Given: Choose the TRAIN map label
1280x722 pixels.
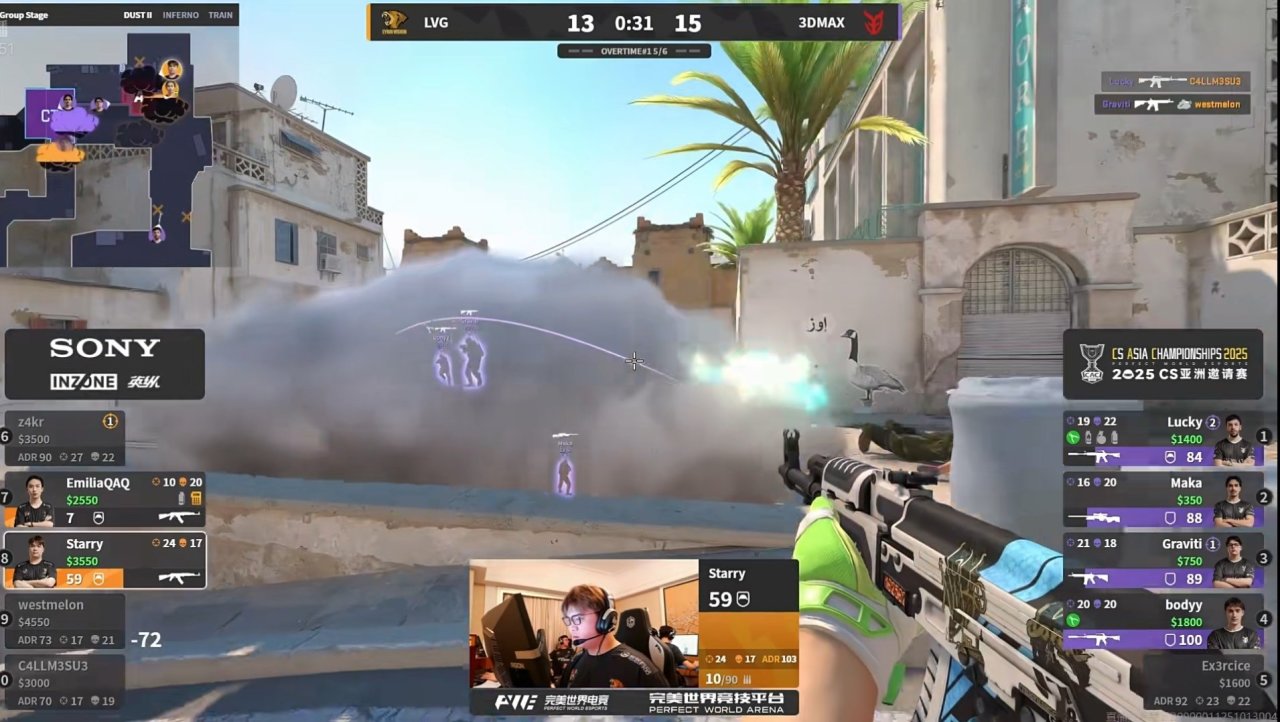Looking at the screenshot, I should coord(220,15).
